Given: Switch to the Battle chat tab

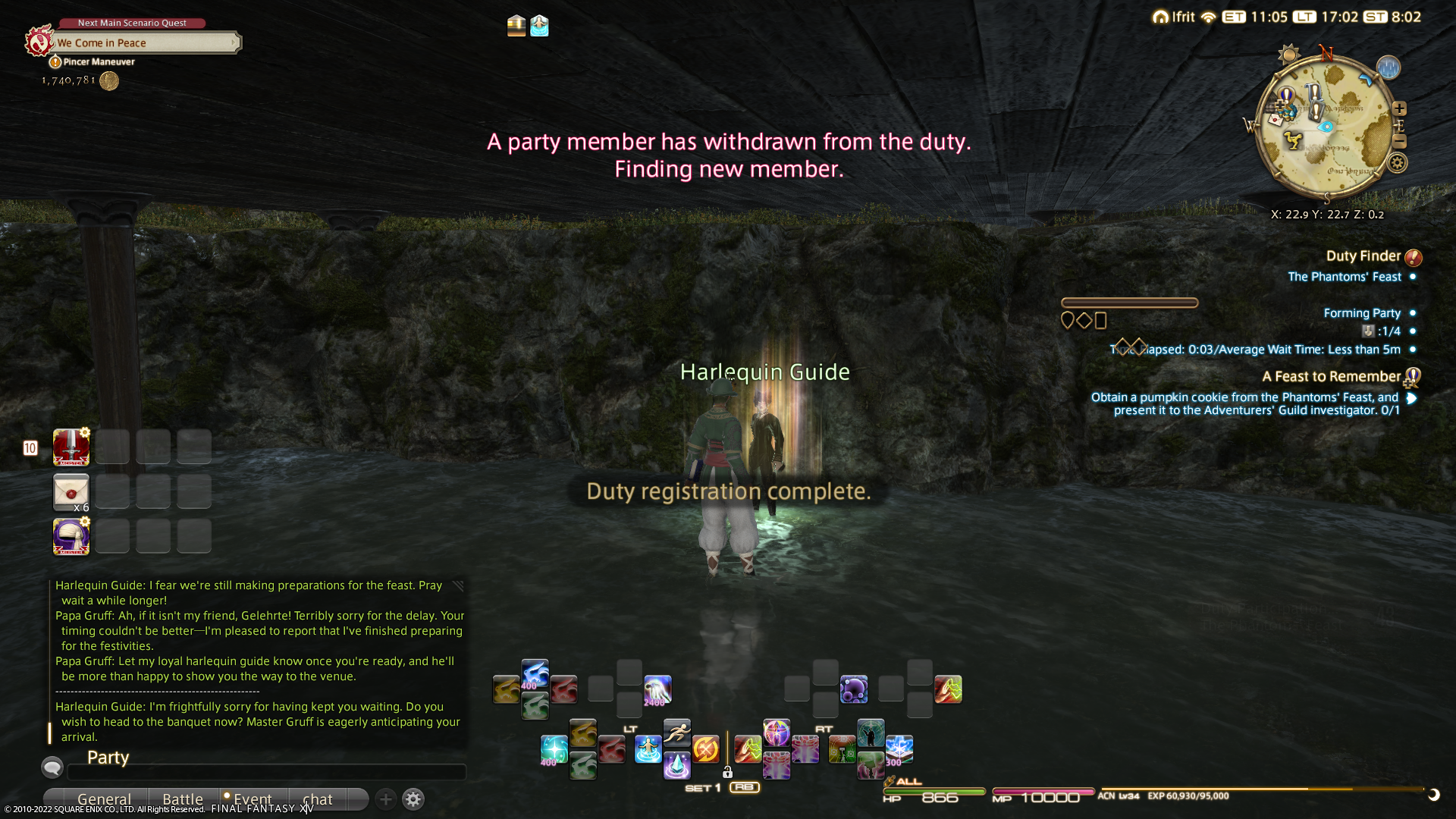Looking at the screenshot, I should pyautogui.click(x=183, y=799).
